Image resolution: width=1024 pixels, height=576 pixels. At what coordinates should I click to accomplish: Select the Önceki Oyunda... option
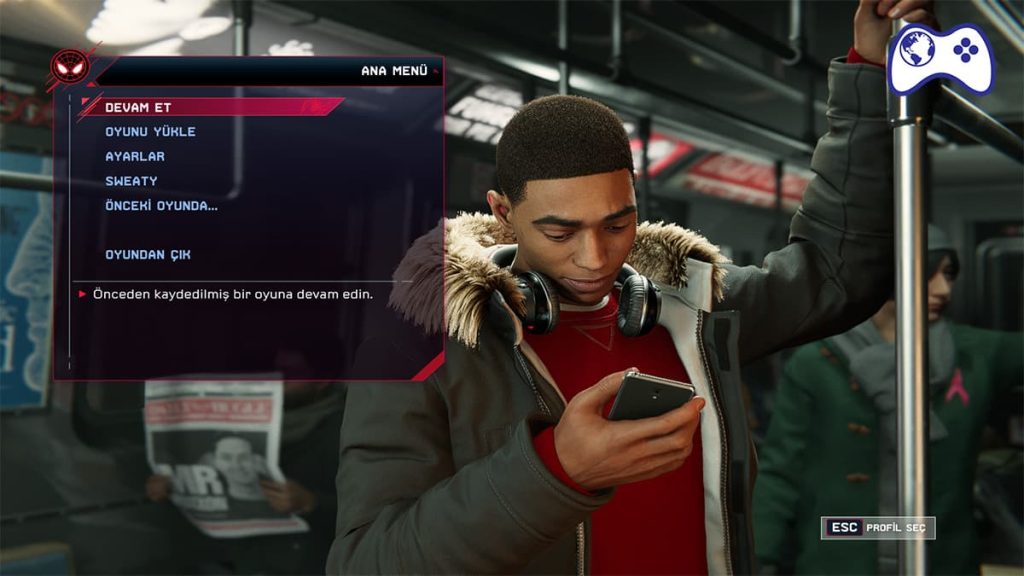pyautogui.click(x=161, y=206)
